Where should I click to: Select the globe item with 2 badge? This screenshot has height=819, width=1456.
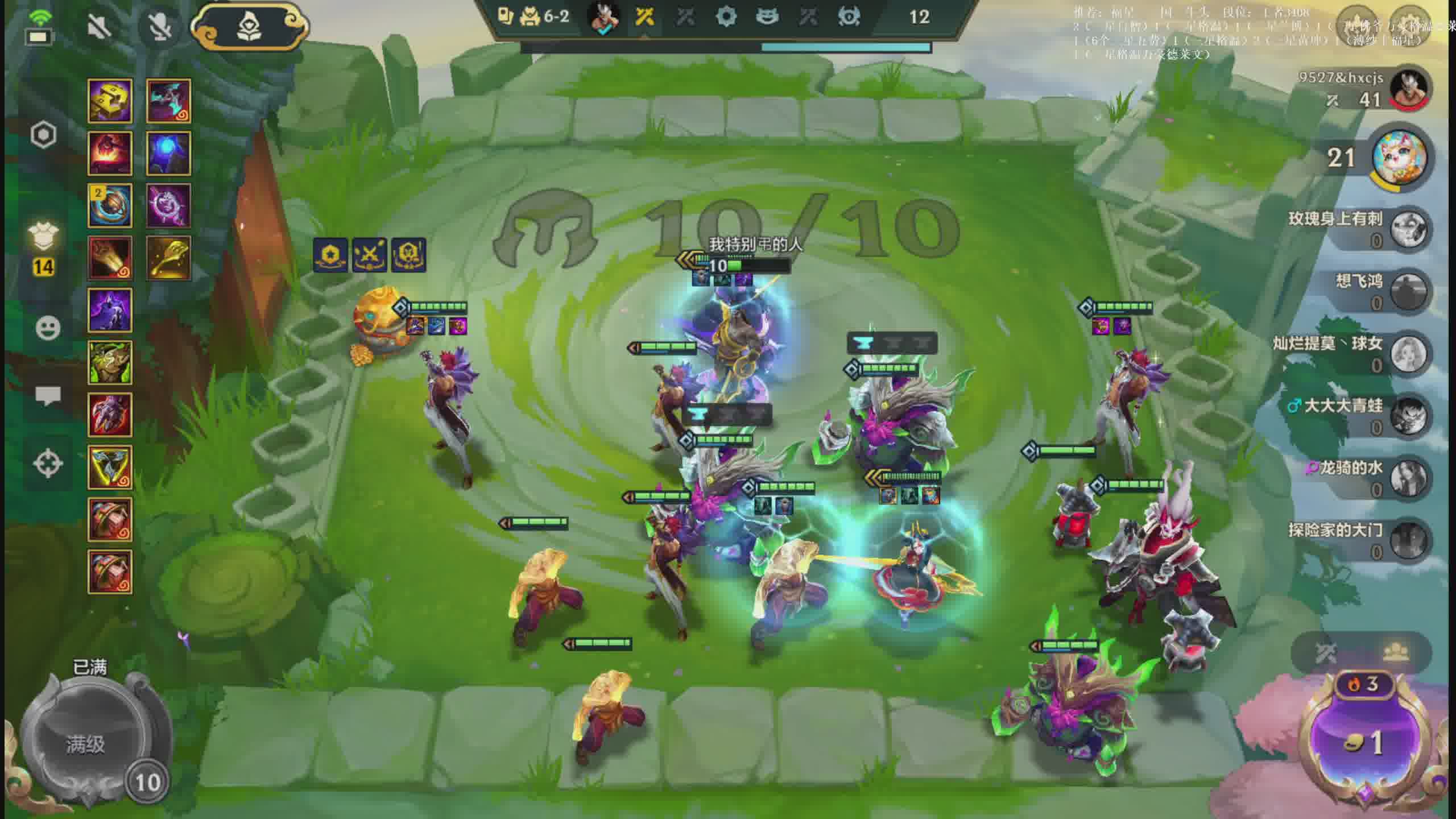pyautogui.click(x=110, y=206)
